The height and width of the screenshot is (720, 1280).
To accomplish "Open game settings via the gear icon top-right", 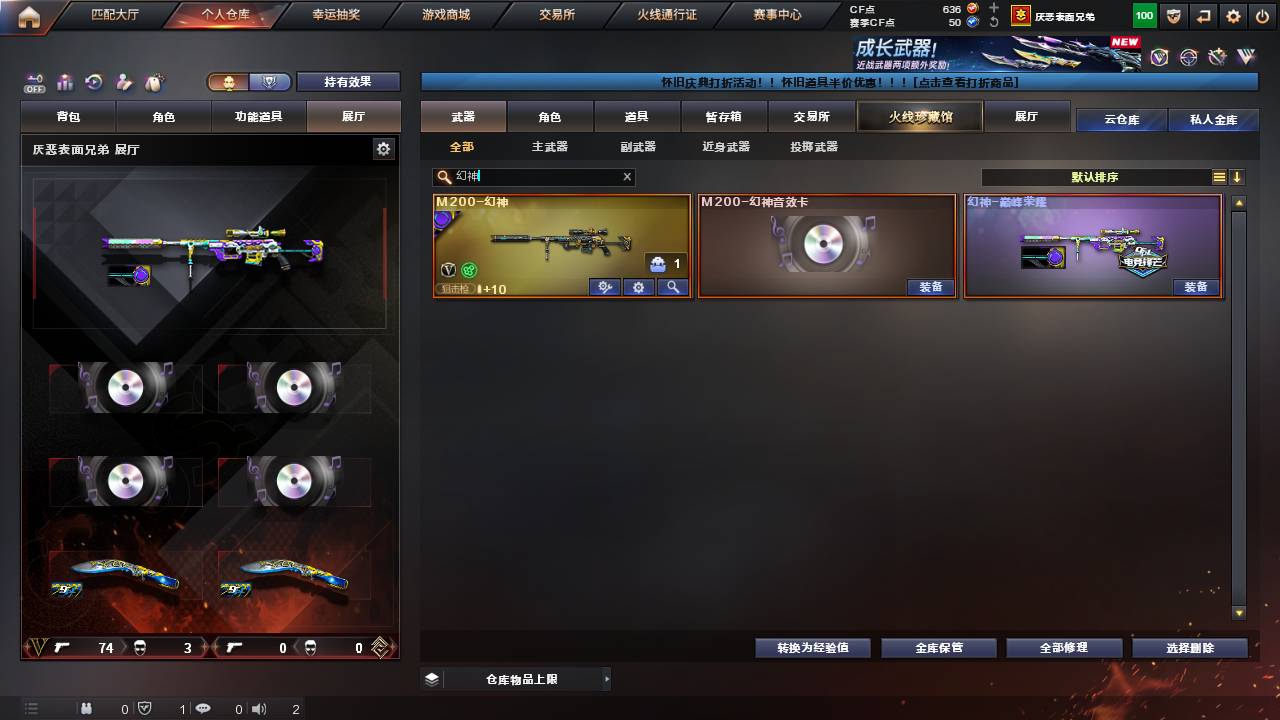I will (1233, 15).
